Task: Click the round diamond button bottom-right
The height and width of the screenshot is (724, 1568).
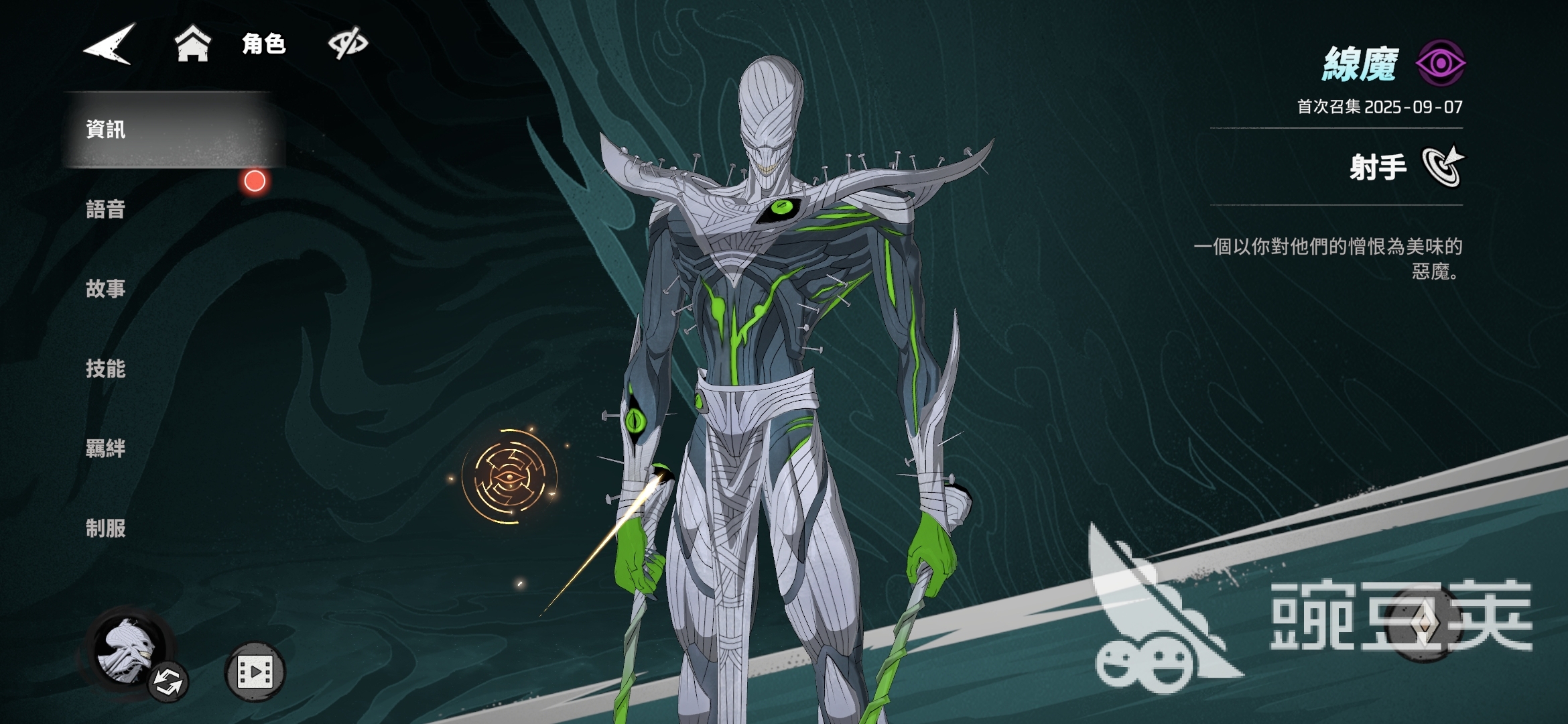Action: 1423,623
